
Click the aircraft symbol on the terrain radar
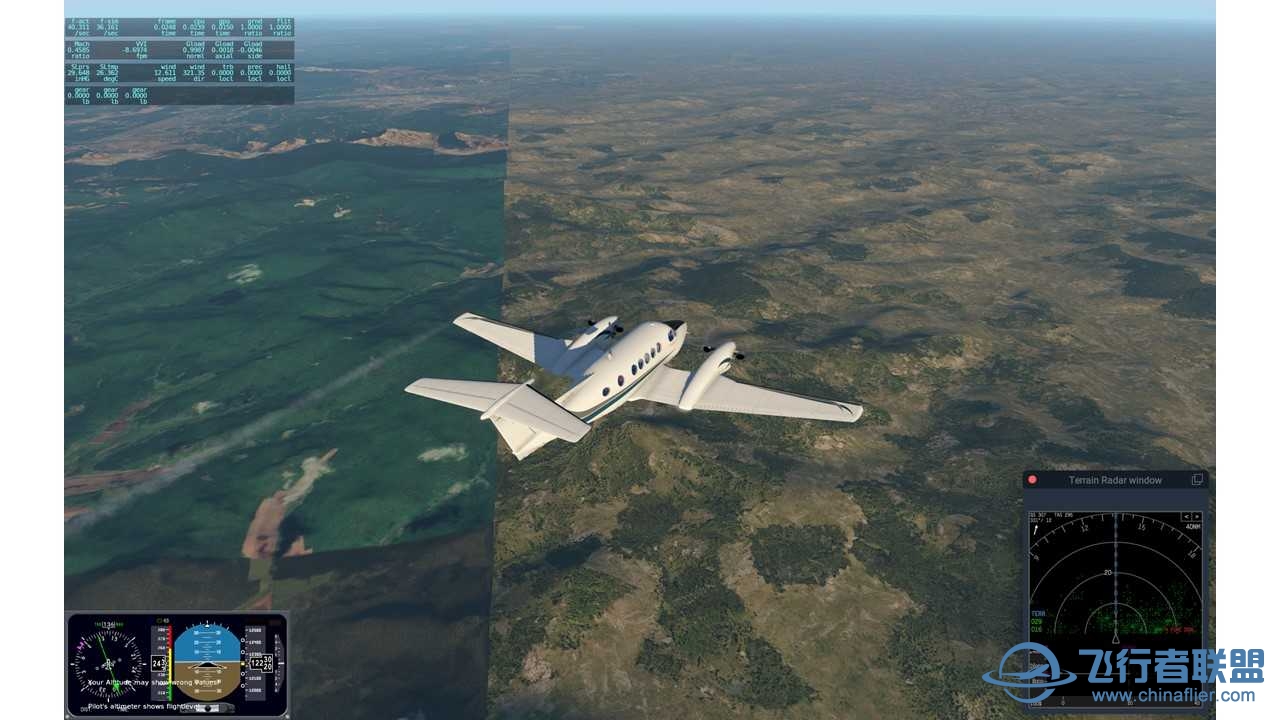coord(1115,638)
